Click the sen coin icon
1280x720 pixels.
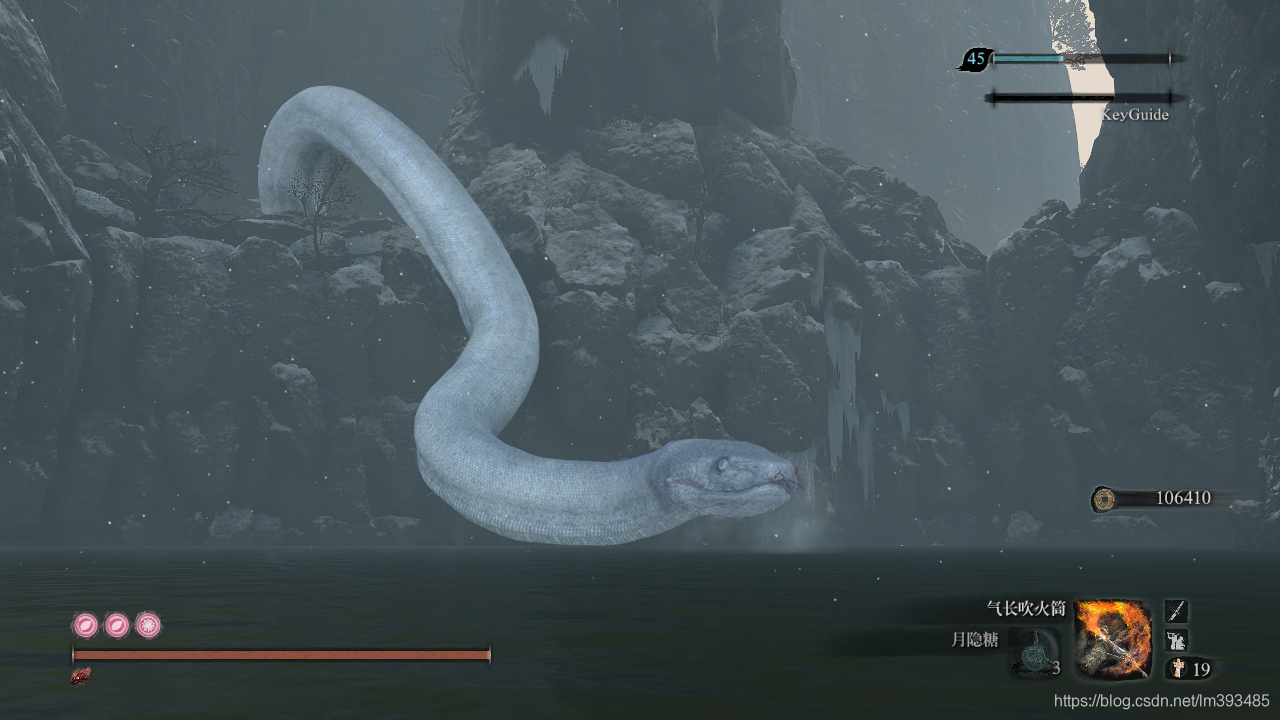click(x=1104, y=498)
